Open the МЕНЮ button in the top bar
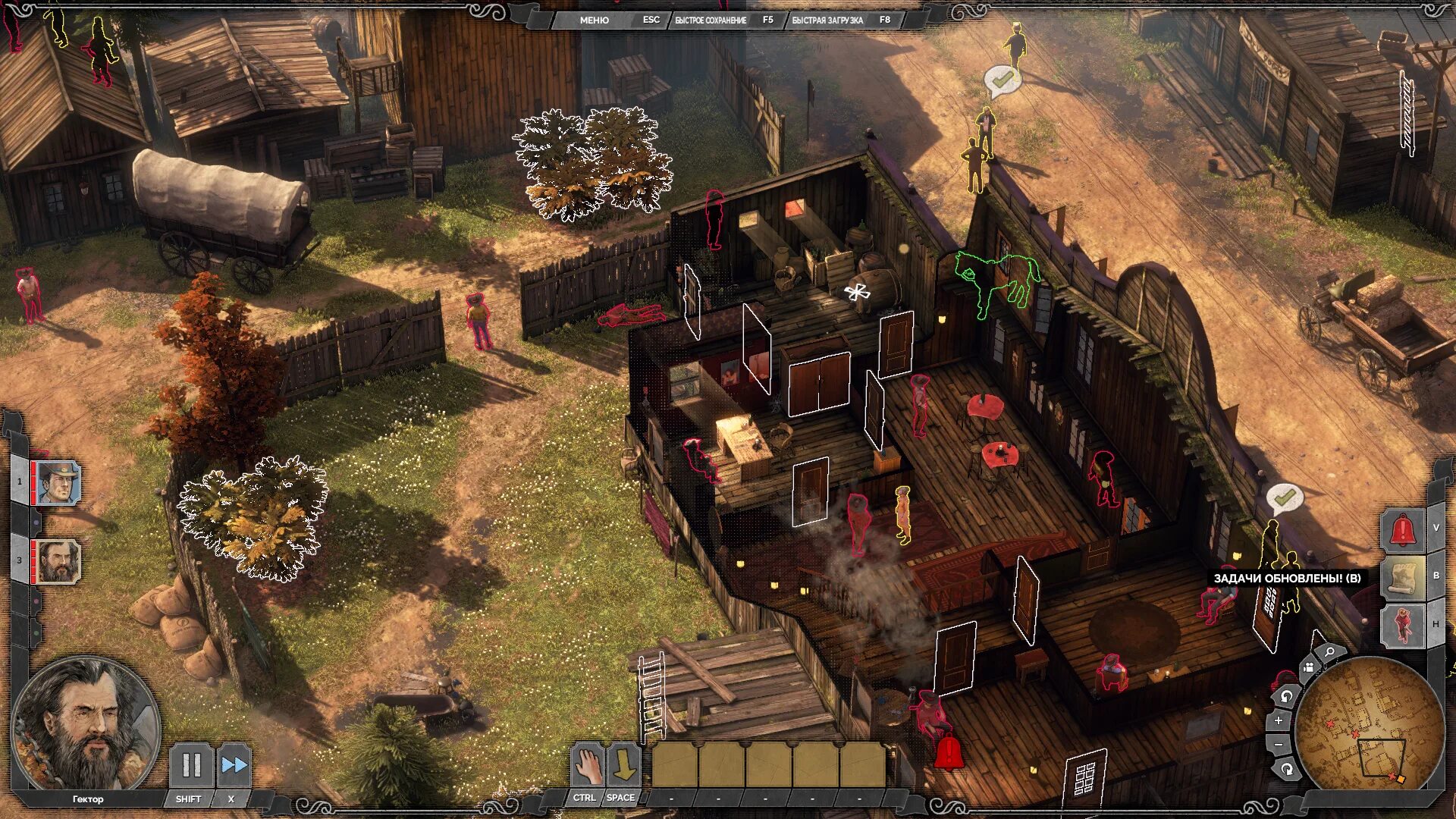Image resolution: width=1456 pixels, height=819 pixels. [594, 20]
